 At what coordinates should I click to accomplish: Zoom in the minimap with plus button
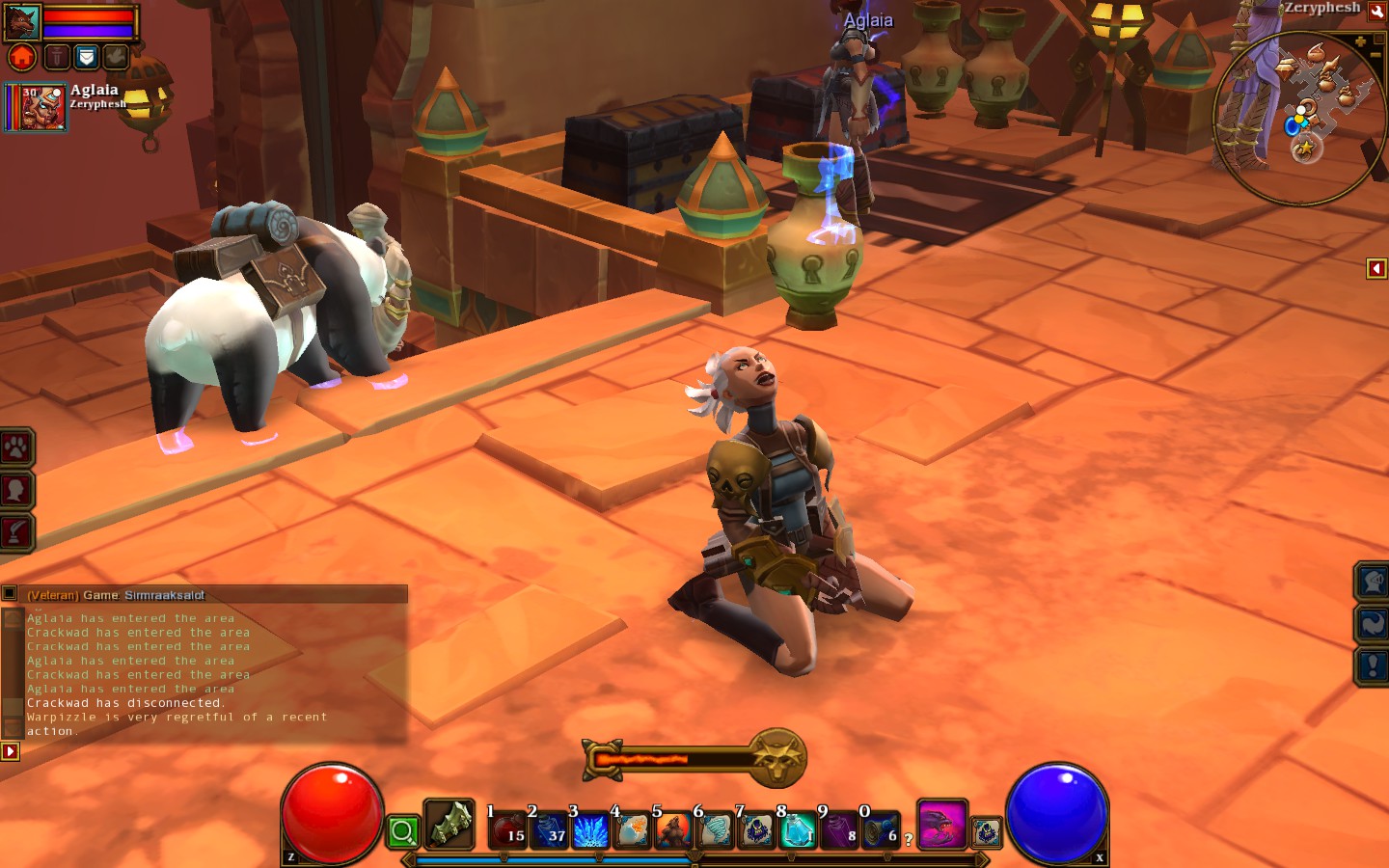(x=1360, y=41)
